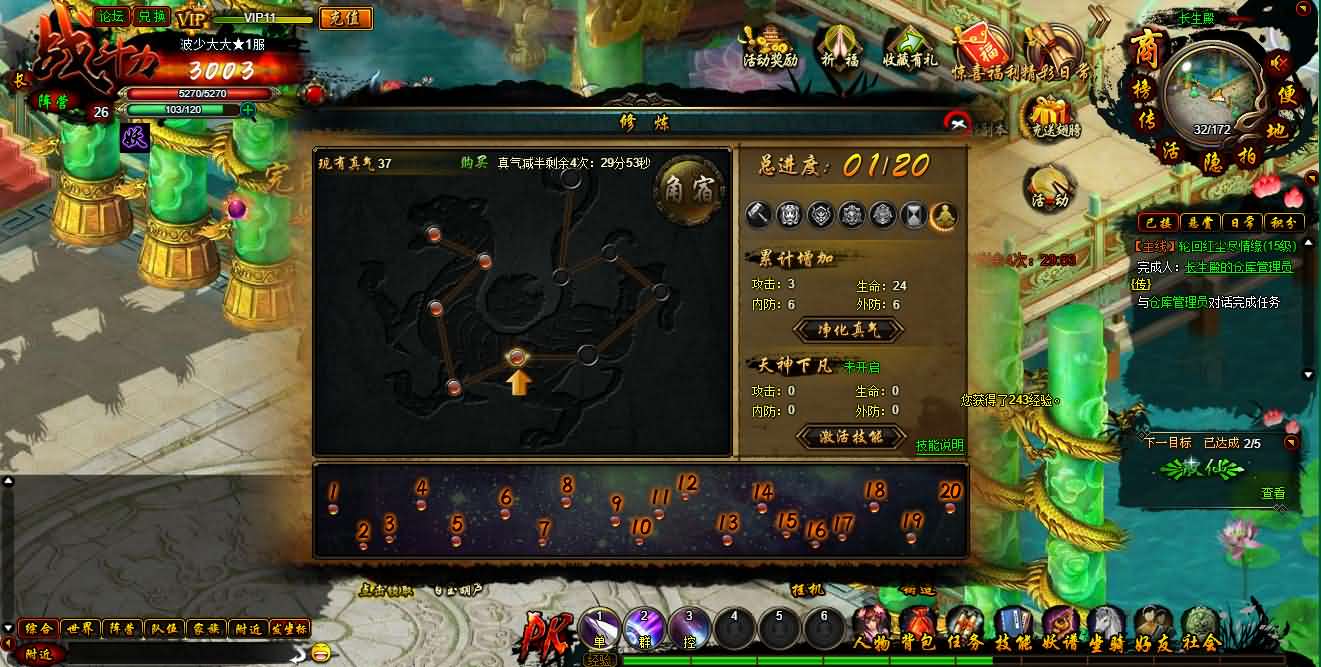Open the chat emoji smiley picker

tap(320, 653)
